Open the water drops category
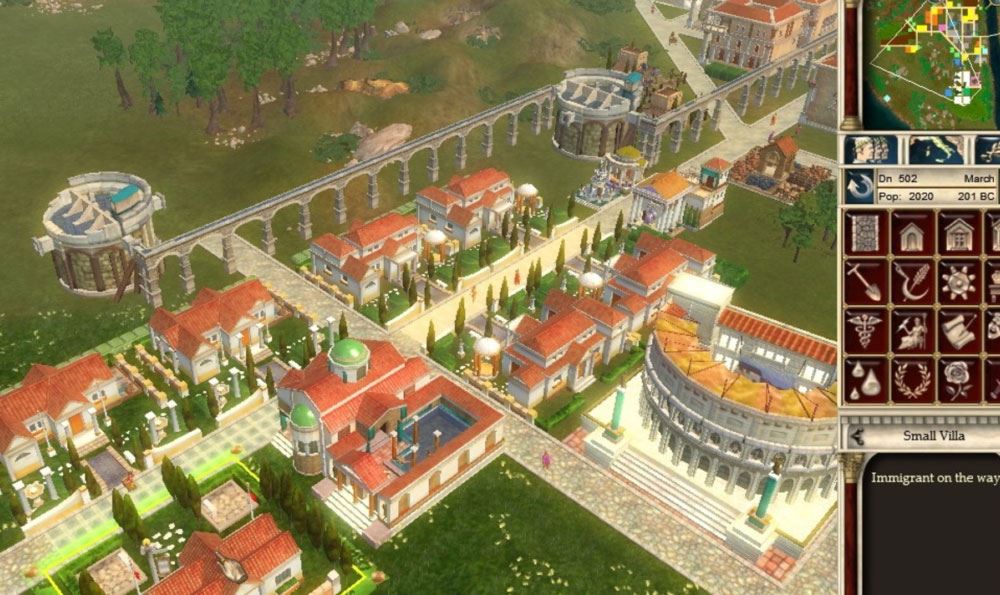The height and width of the screenshot is (595, 1000). pos(866,379)
